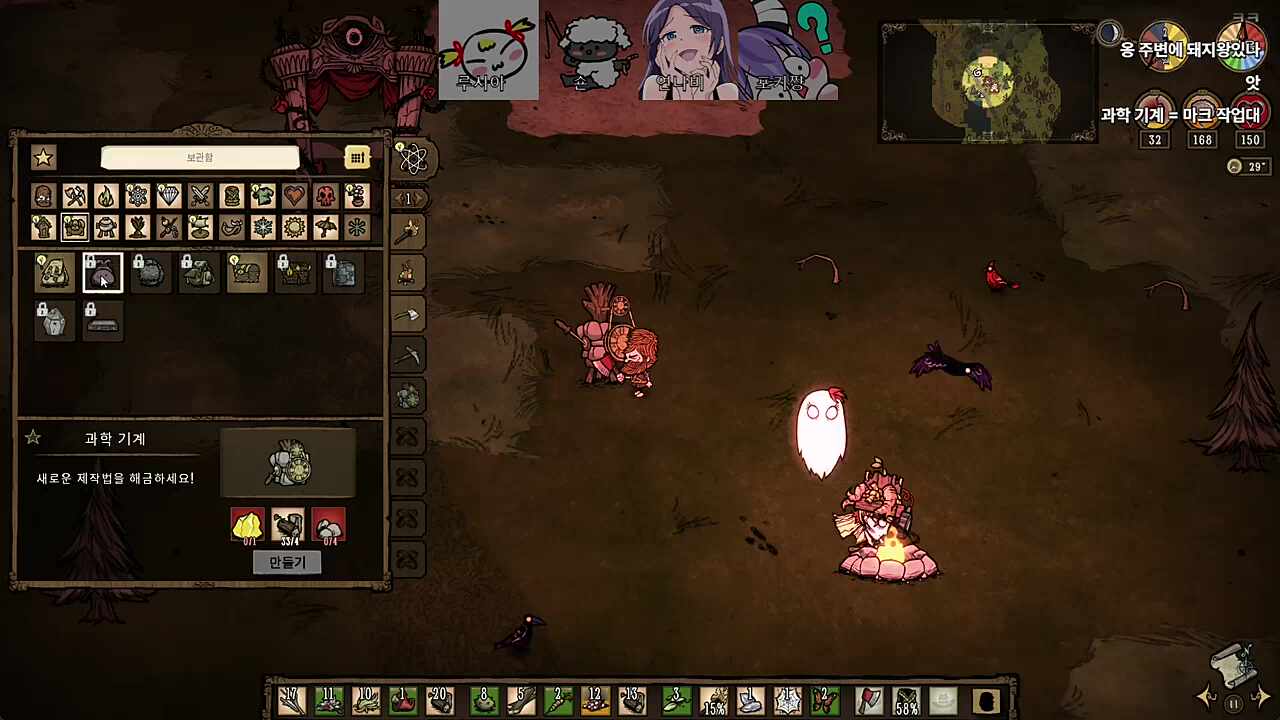1280x720 pixels.
Task: Choose the snowflake Winter Items category
Action: (263, 228)
